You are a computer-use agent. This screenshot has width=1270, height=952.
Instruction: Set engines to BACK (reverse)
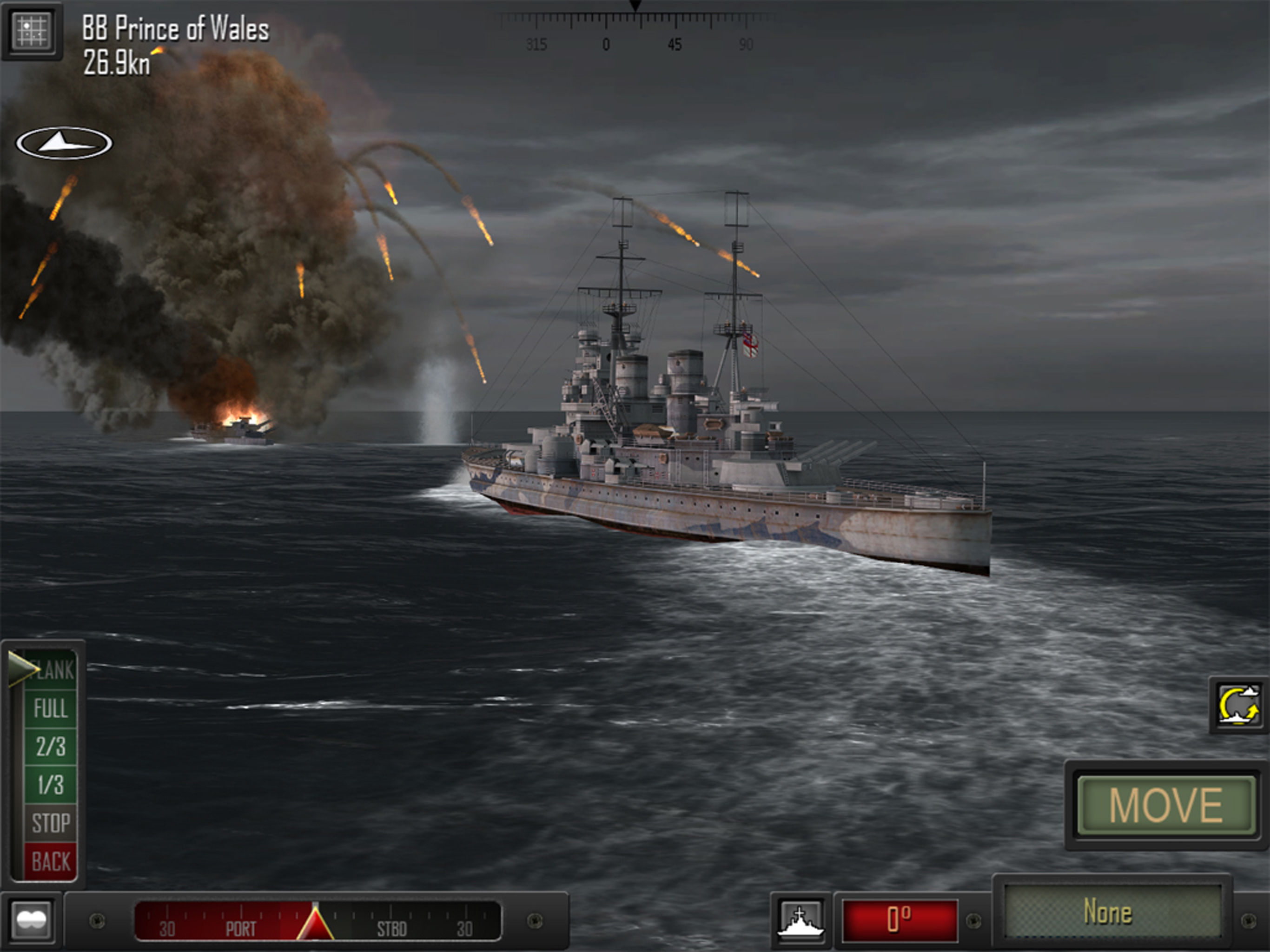51,861
